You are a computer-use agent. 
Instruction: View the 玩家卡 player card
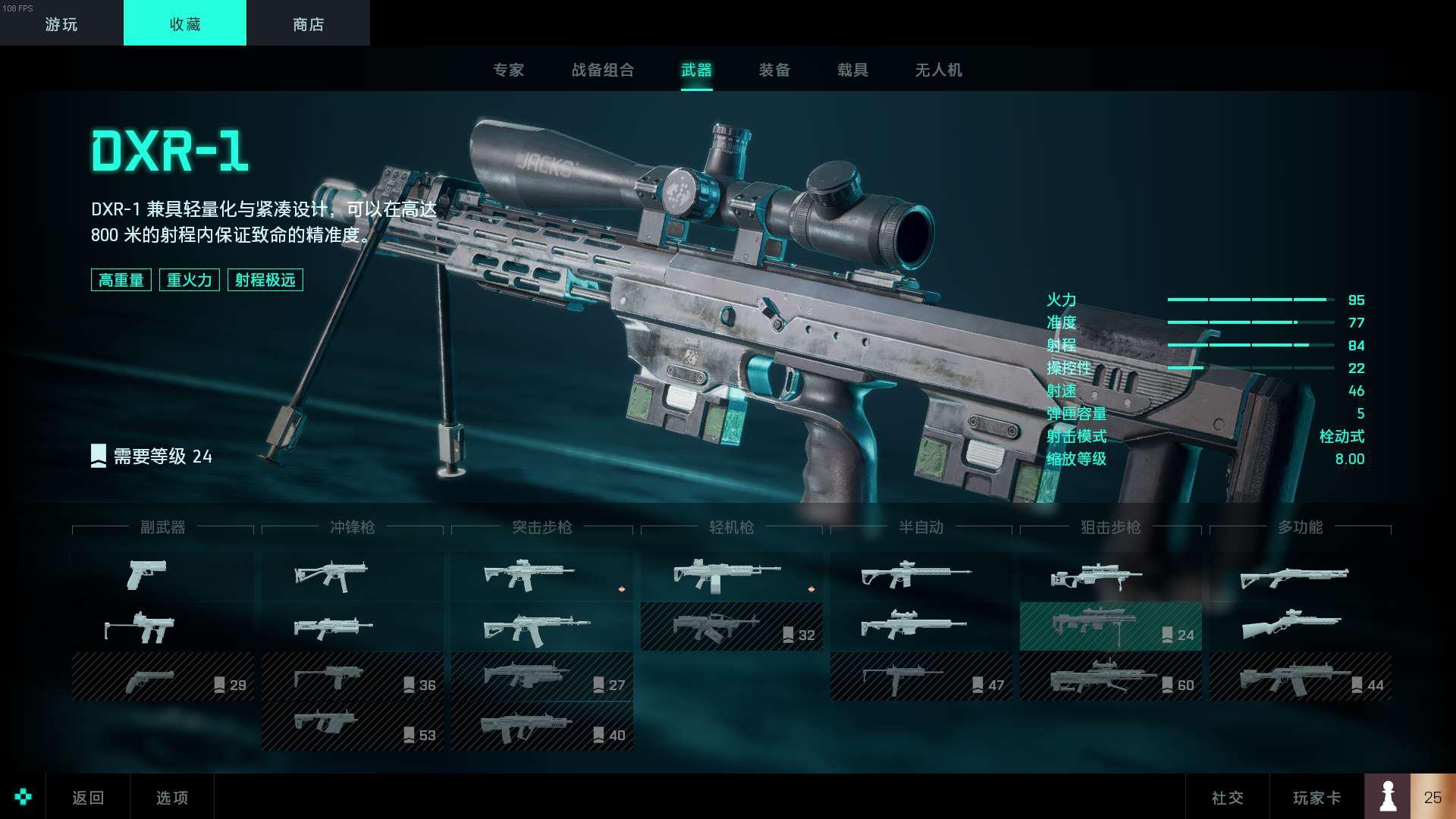point(1316,797)
